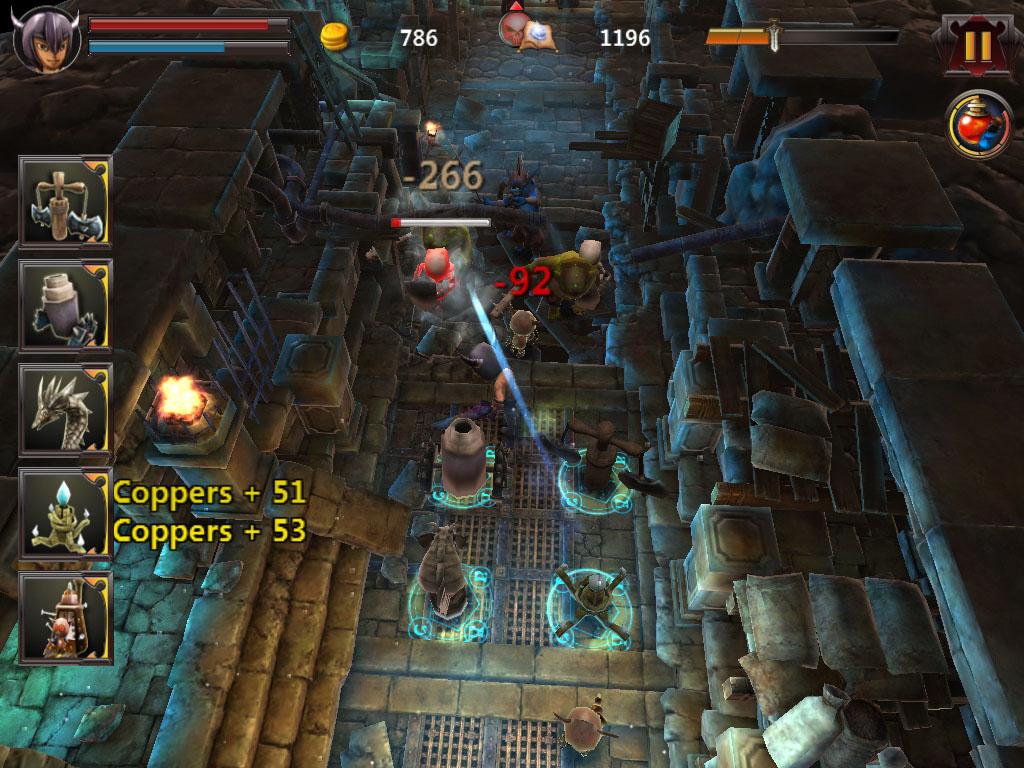Pause the game with the pause button
This screenshot has width=1024, height=768.
coord(978,44)
